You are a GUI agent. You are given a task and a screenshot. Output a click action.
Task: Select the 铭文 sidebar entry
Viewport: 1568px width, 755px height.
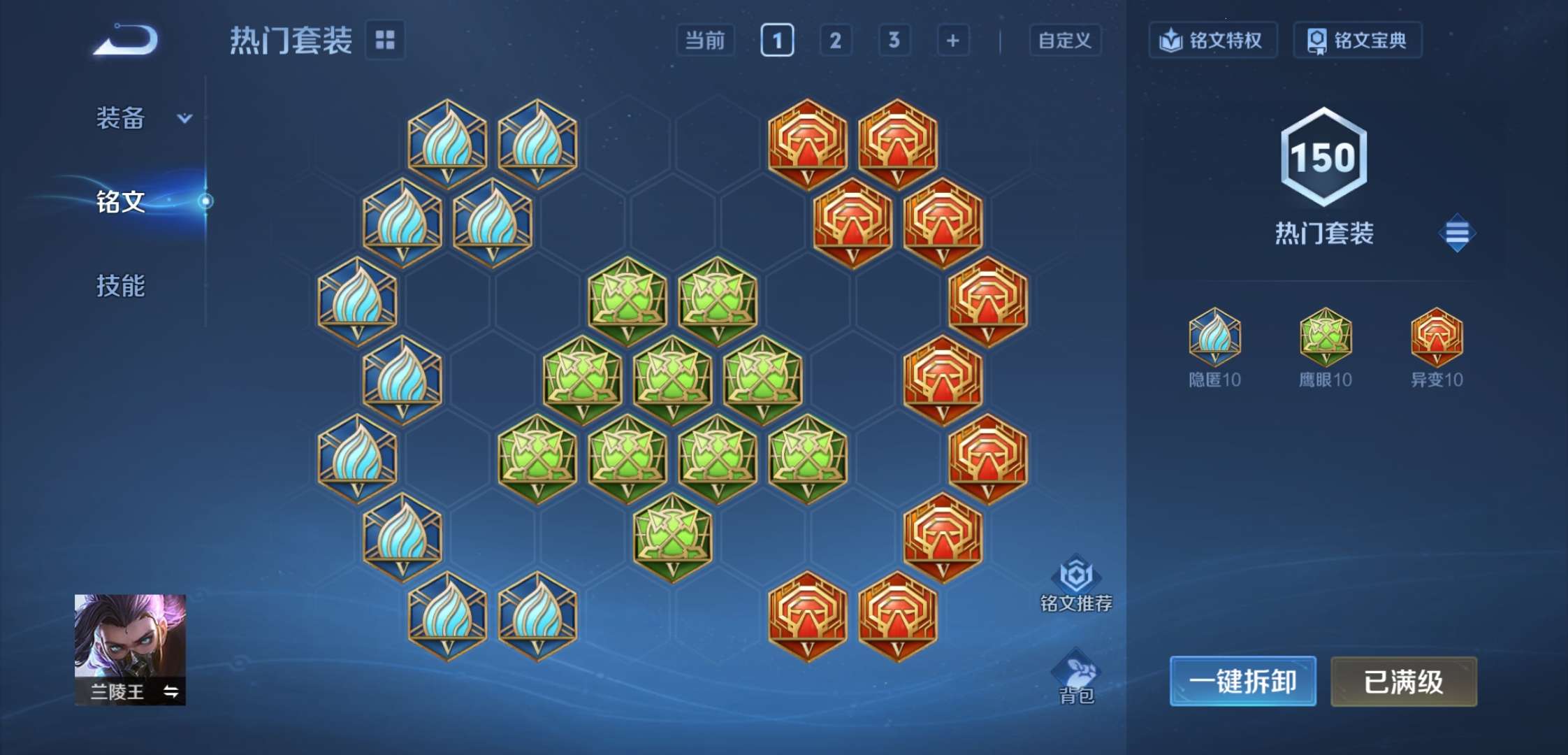[x=121, y=201]
